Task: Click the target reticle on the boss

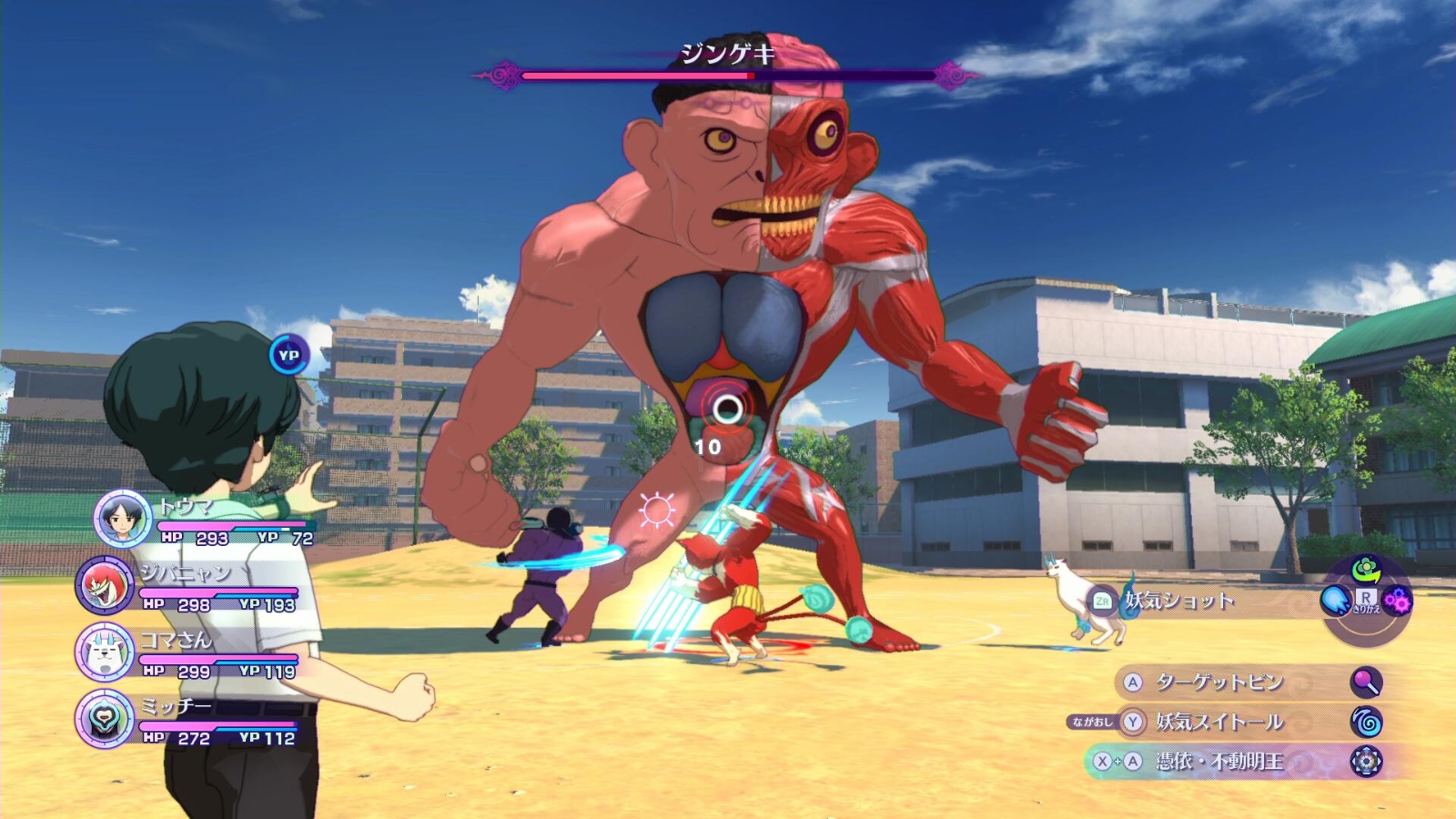Action: coord(726,409)
